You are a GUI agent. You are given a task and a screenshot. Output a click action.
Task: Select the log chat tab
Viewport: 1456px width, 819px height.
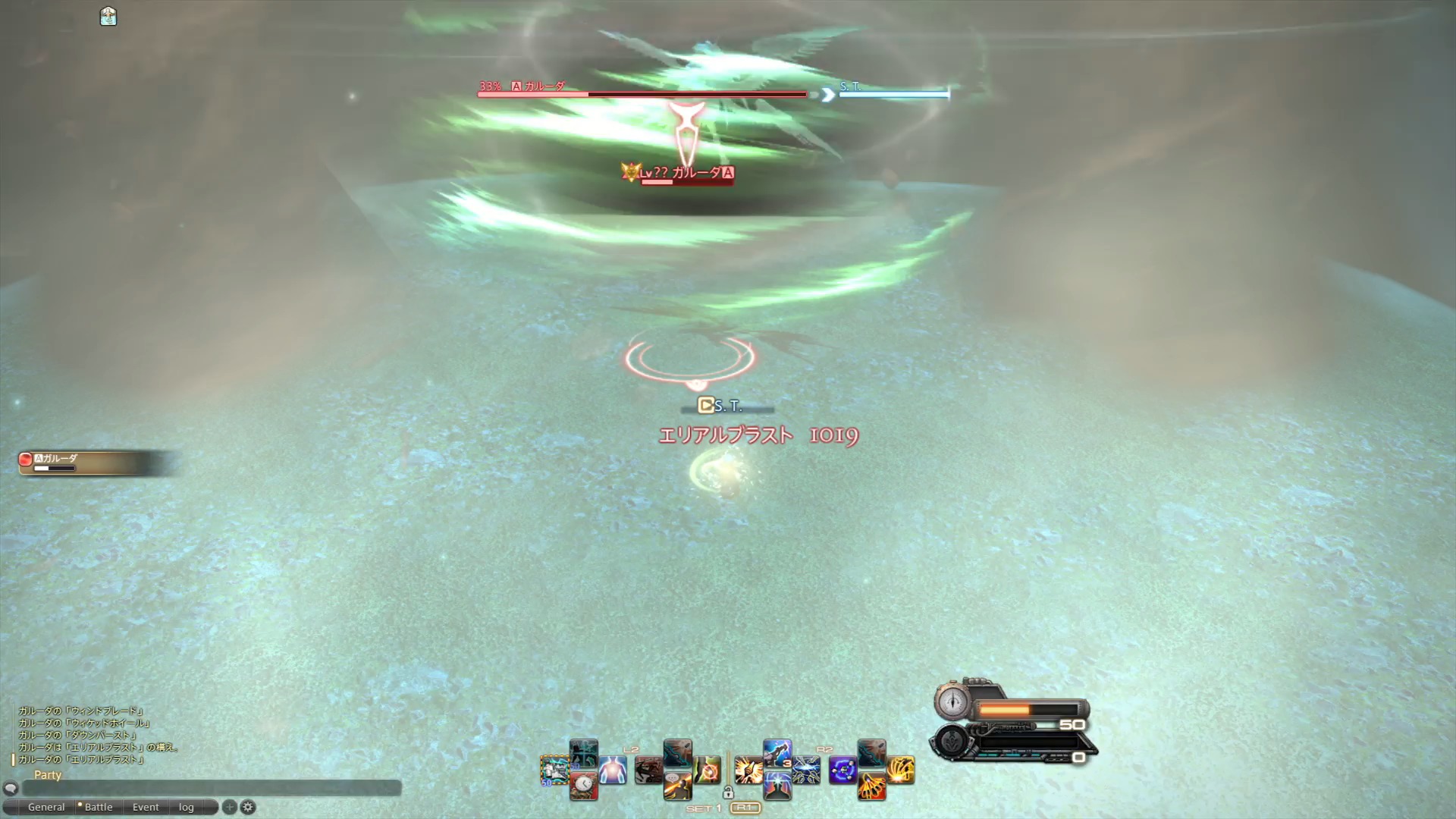(x=187, y=807)
